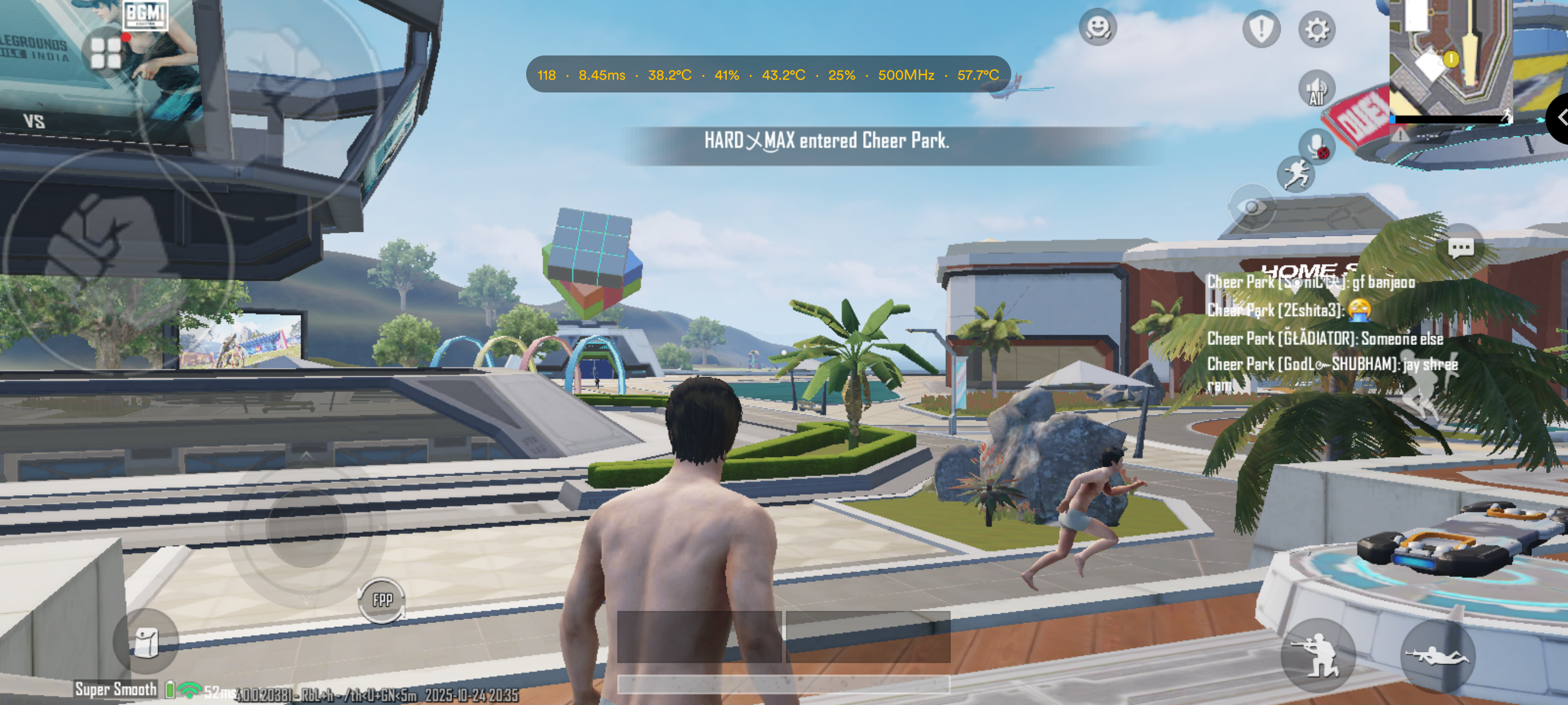Tap the eye free-look button
1568x705 pixels.
[x=1252, y=207]
